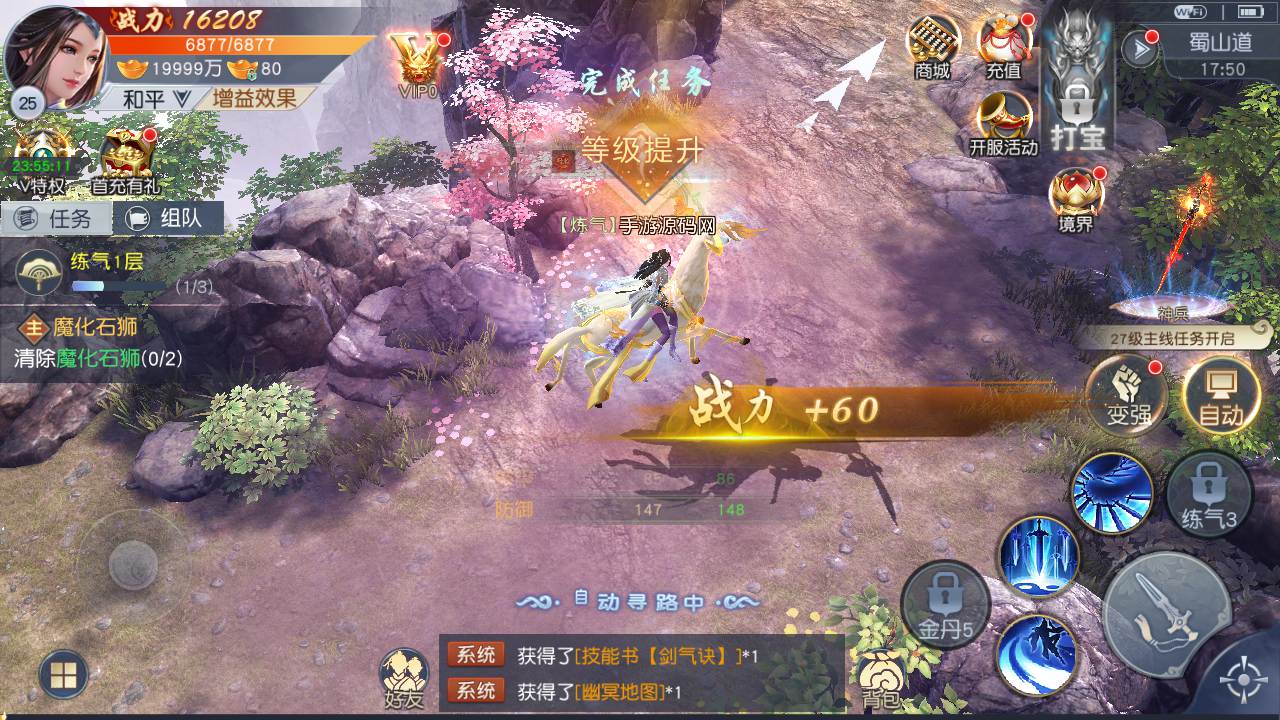Open the 好友 friends list
This screenshot has width=1280, height=720.
pos(403,678)
